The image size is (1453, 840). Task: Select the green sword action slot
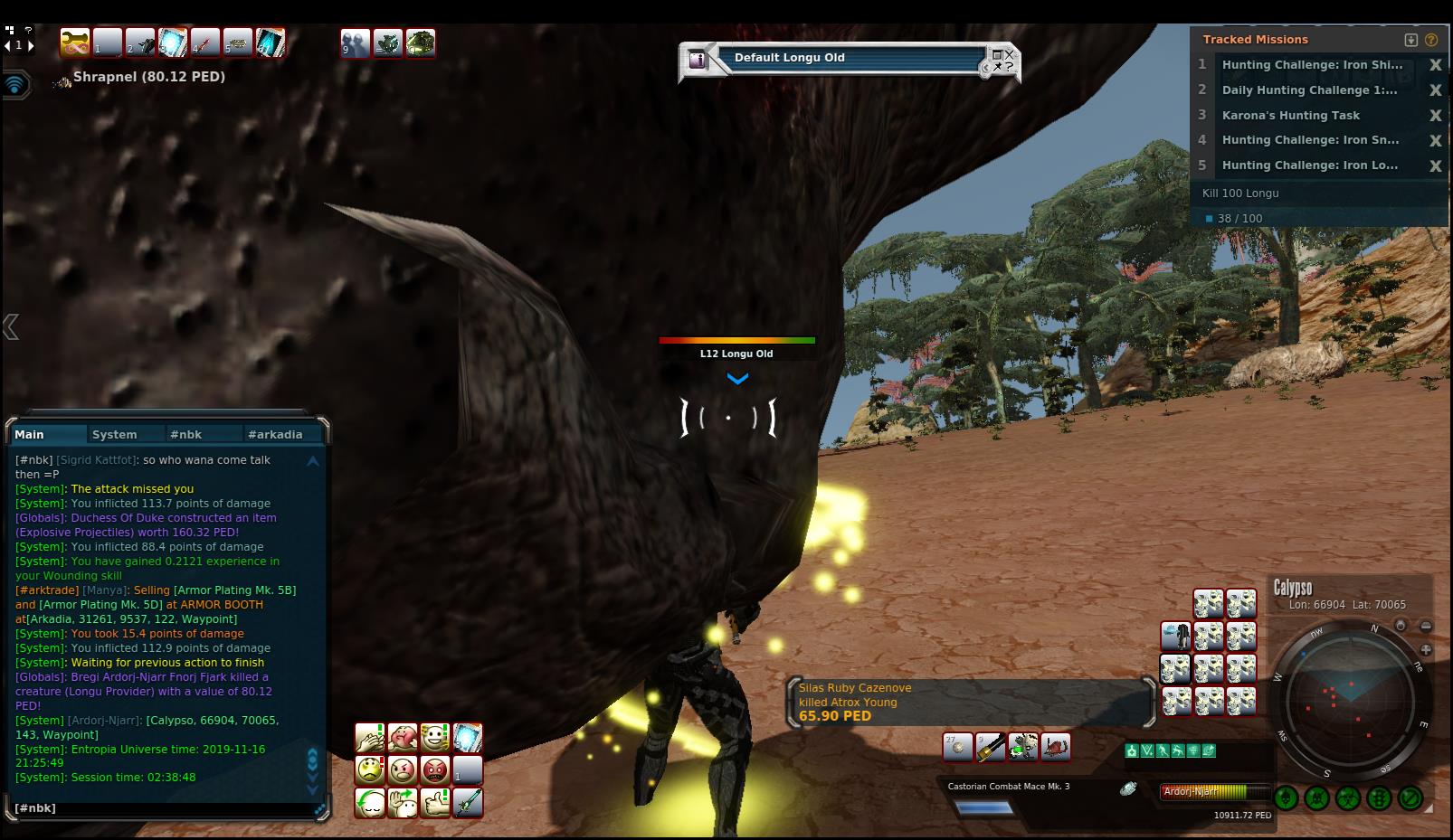468,803
